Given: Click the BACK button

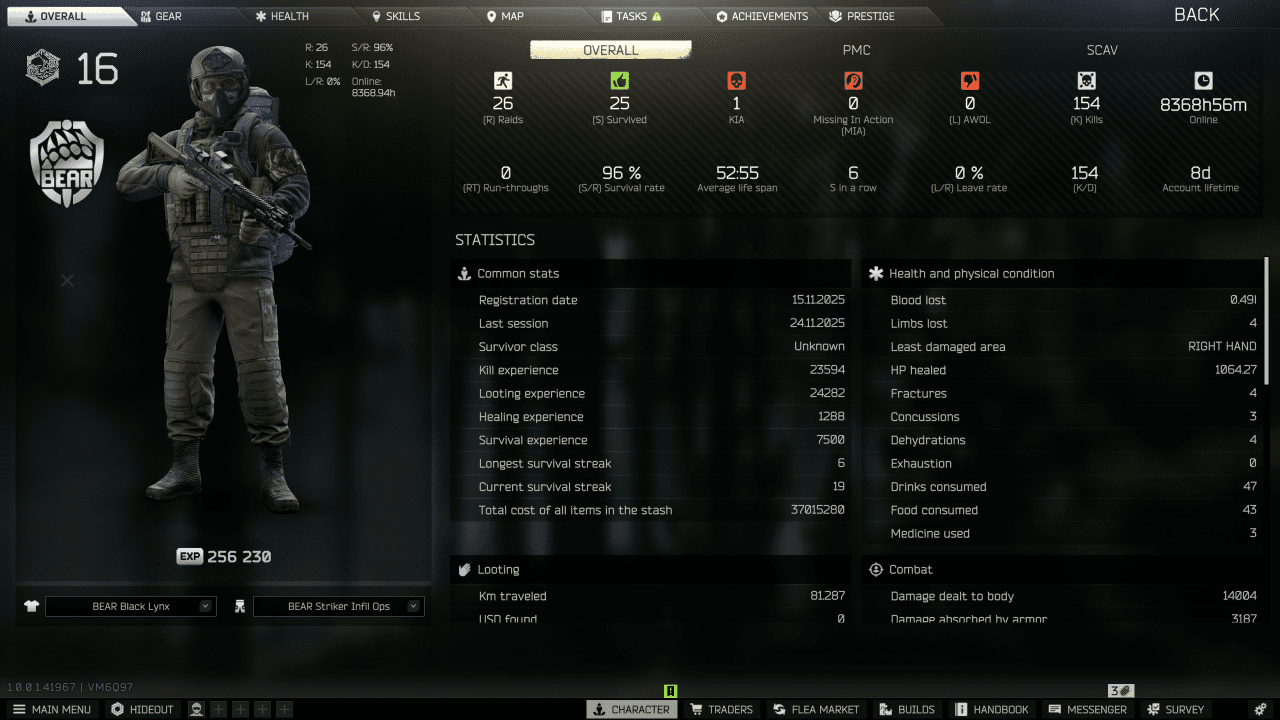Looking at the screenshot, I should [x=1199, y=14].
